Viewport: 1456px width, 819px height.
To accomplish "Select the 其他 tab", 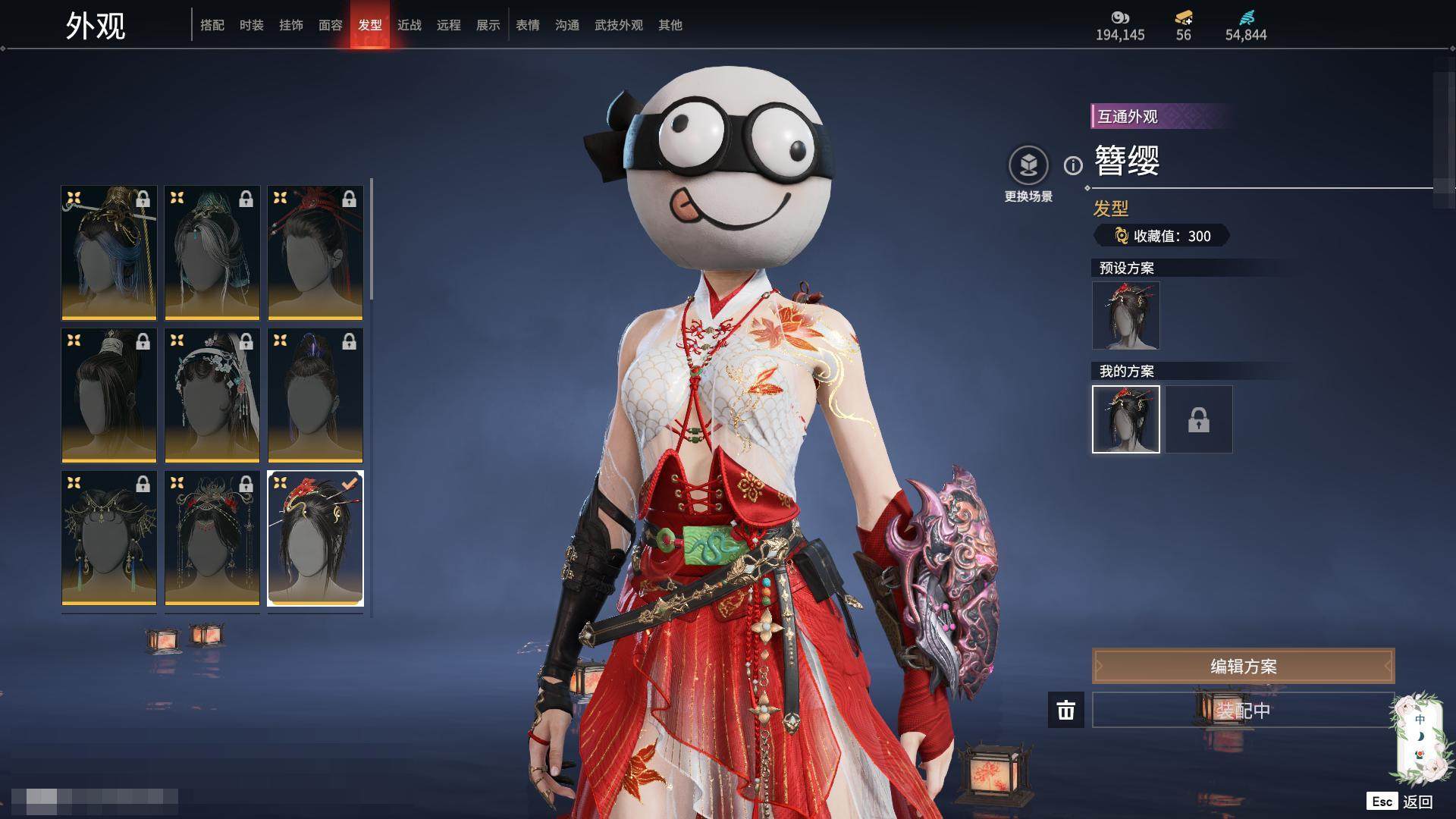I will (x=670, y=25).
